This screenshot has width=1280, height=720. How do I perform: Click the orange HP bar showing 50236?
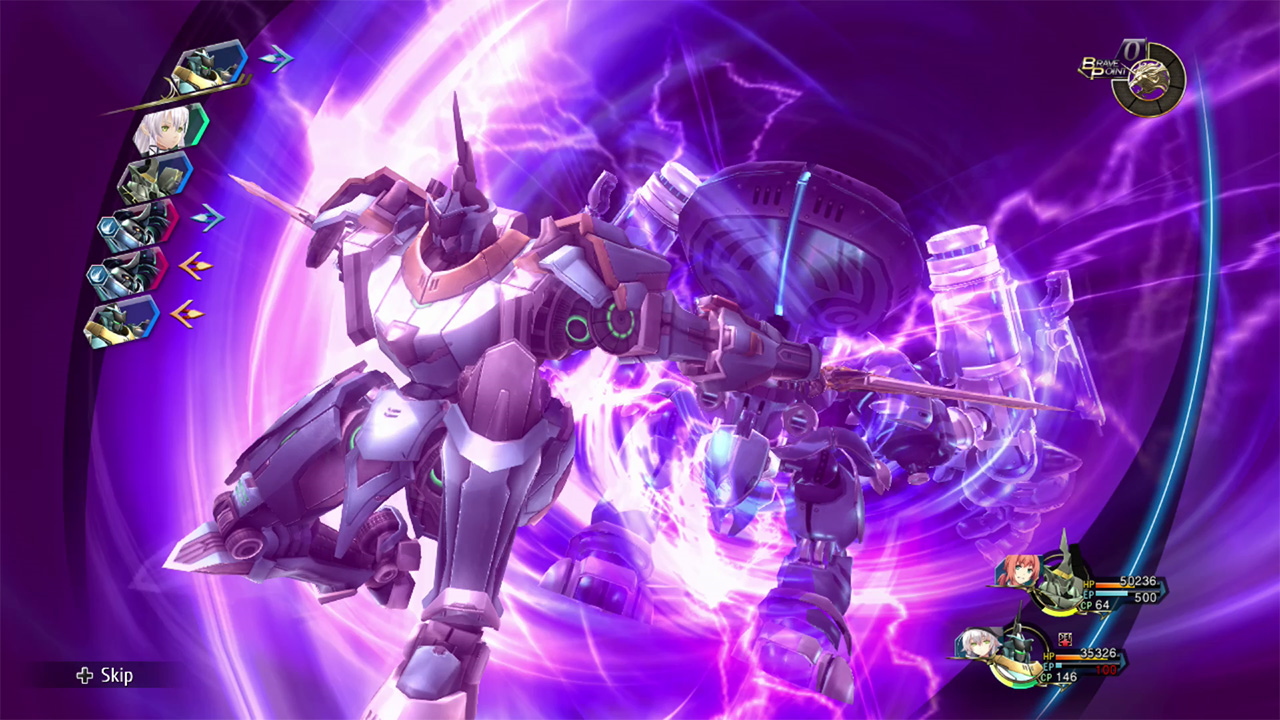(1109, 584)
